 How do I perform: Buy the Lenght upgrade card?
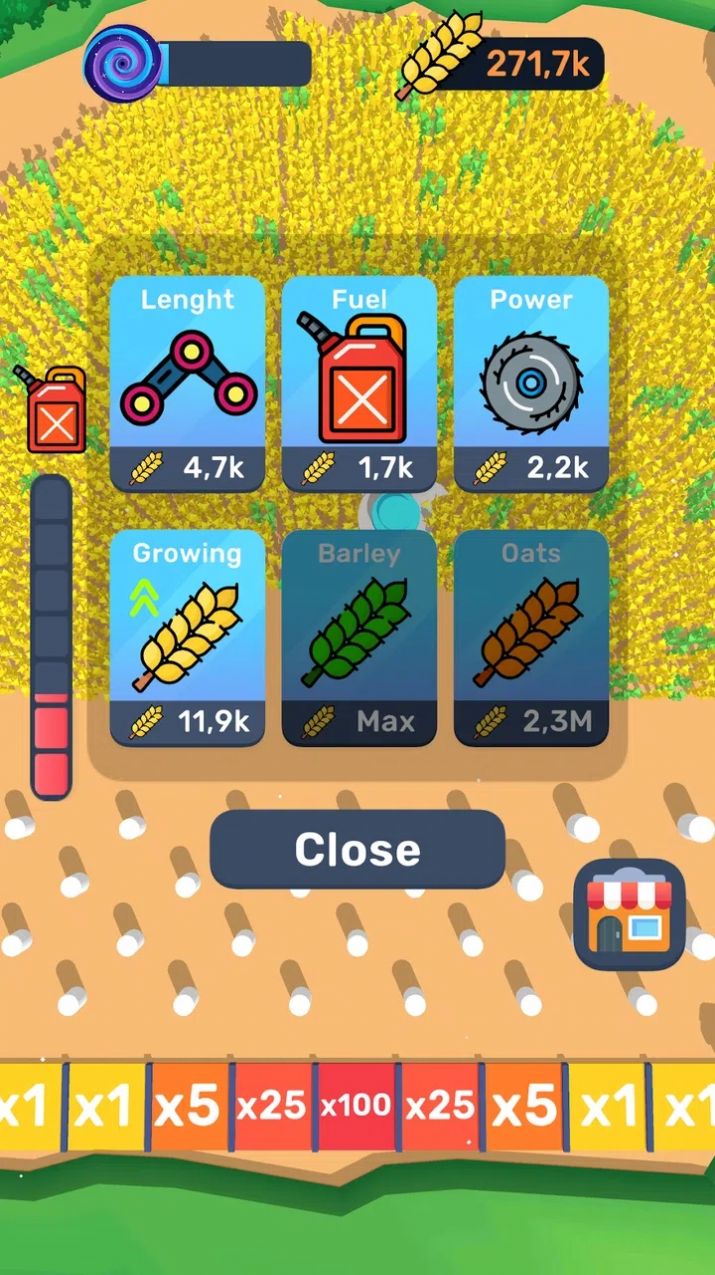click(187, 384)
